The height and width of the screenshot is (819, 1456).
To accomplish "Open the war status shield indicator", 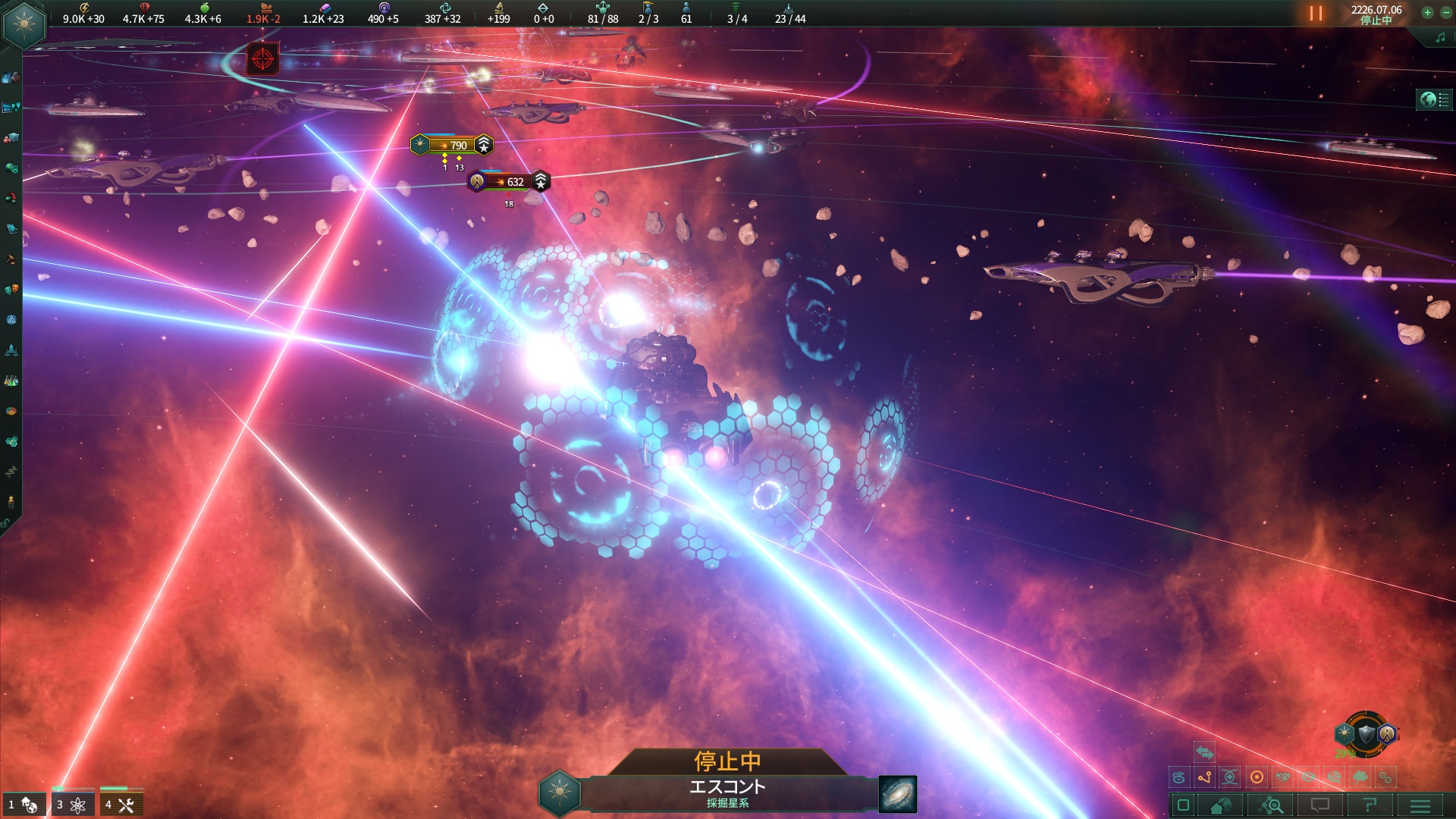I will point(1366,733).
